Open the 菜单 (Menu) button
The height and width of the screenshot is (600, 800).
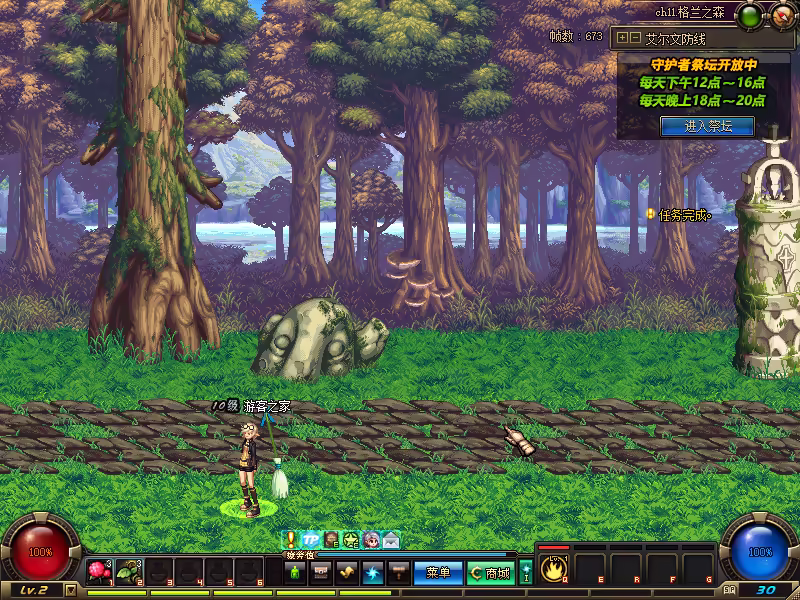[438, 573]
